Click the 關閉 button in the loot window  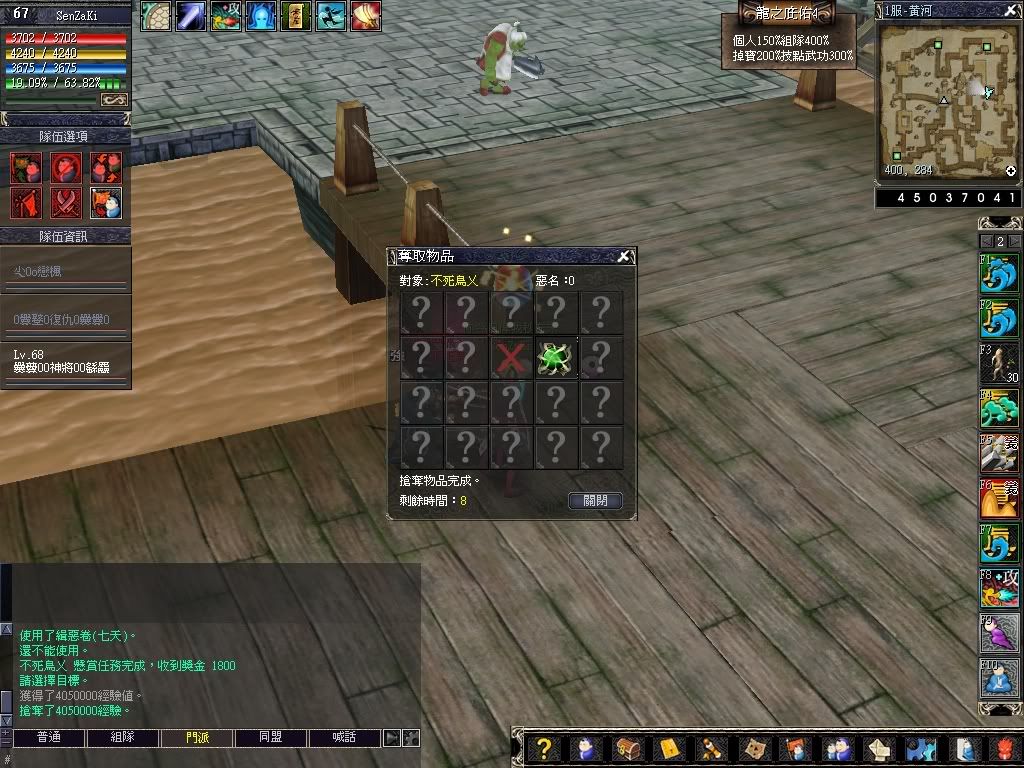(595, 500)
